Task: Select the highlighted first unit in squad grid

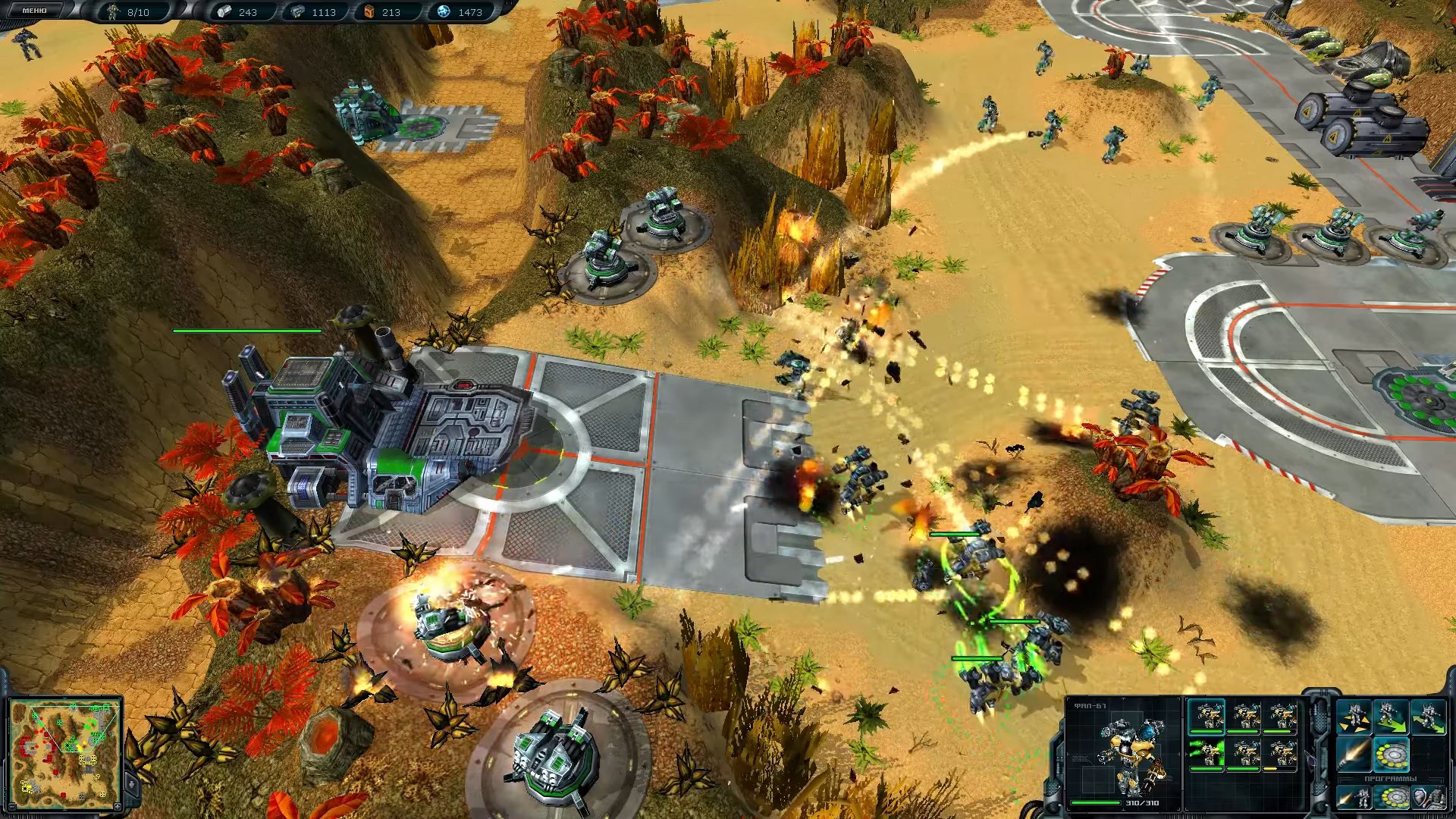Action: click(1206, 717)
